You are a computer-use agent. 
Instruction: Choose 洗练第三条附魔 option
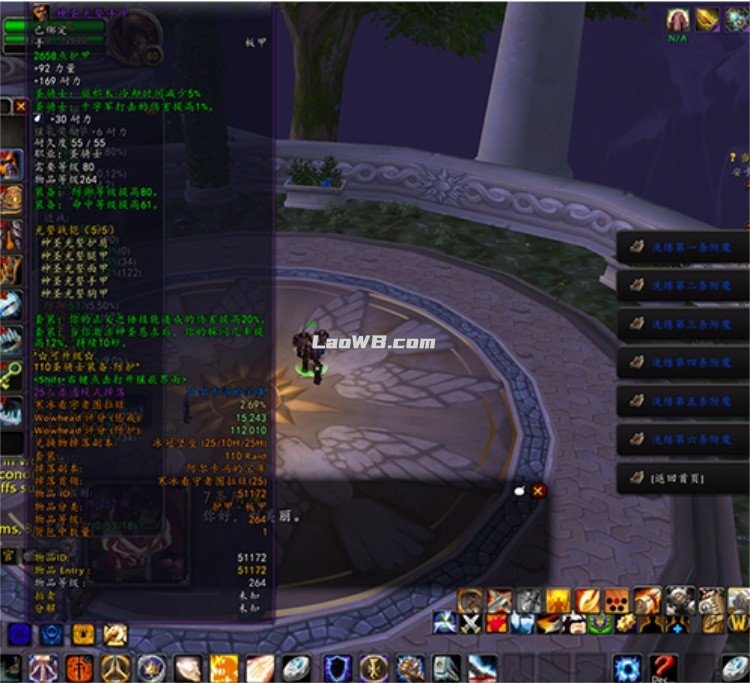pyautogui.click(x=682, y=324)
